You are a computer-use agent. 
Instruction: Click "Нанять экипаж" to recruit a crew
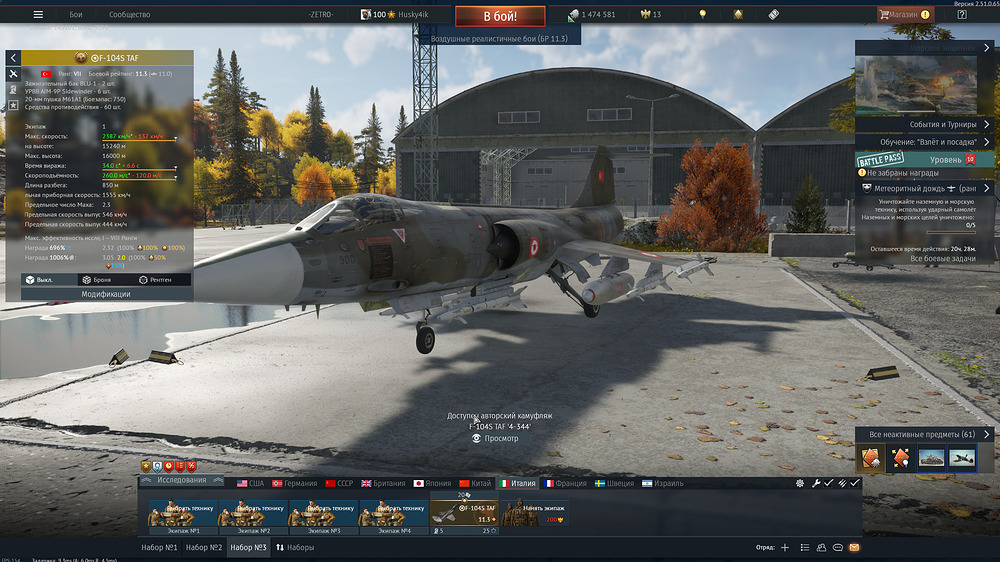point(534,513)
